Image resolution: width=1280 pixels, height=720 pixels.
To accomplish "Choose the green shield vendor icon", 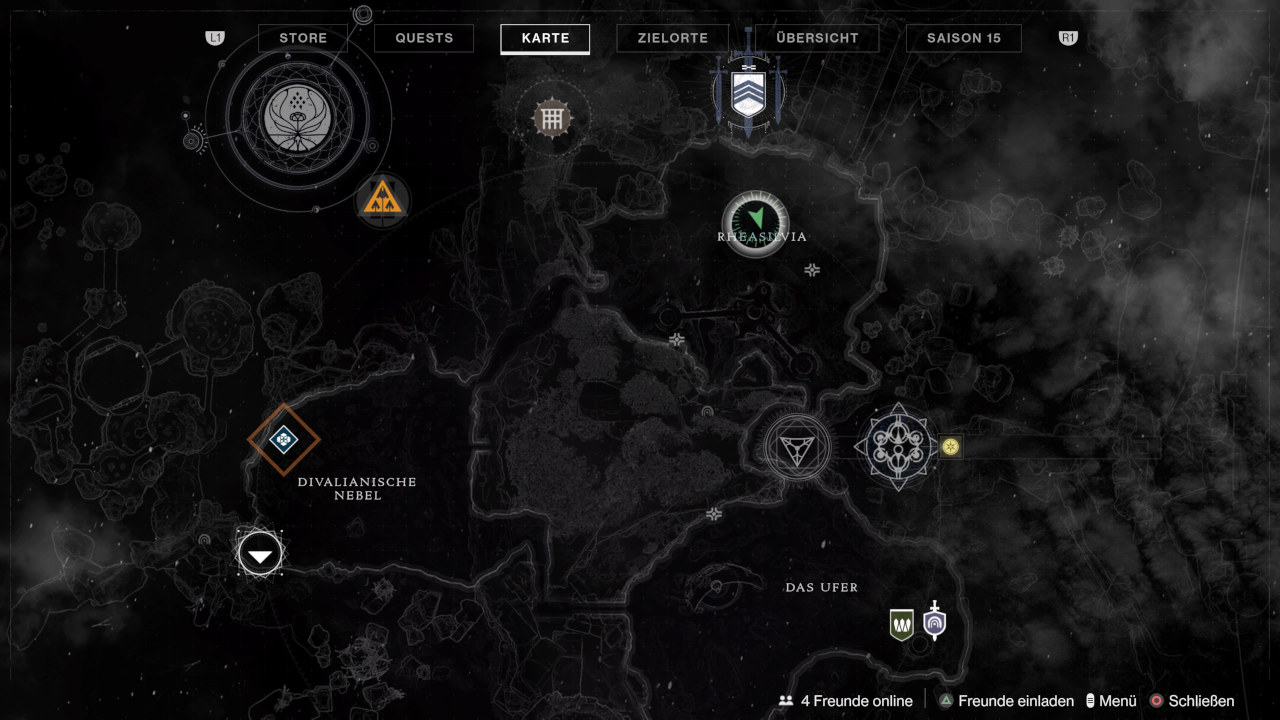I will tap(902, 624).
